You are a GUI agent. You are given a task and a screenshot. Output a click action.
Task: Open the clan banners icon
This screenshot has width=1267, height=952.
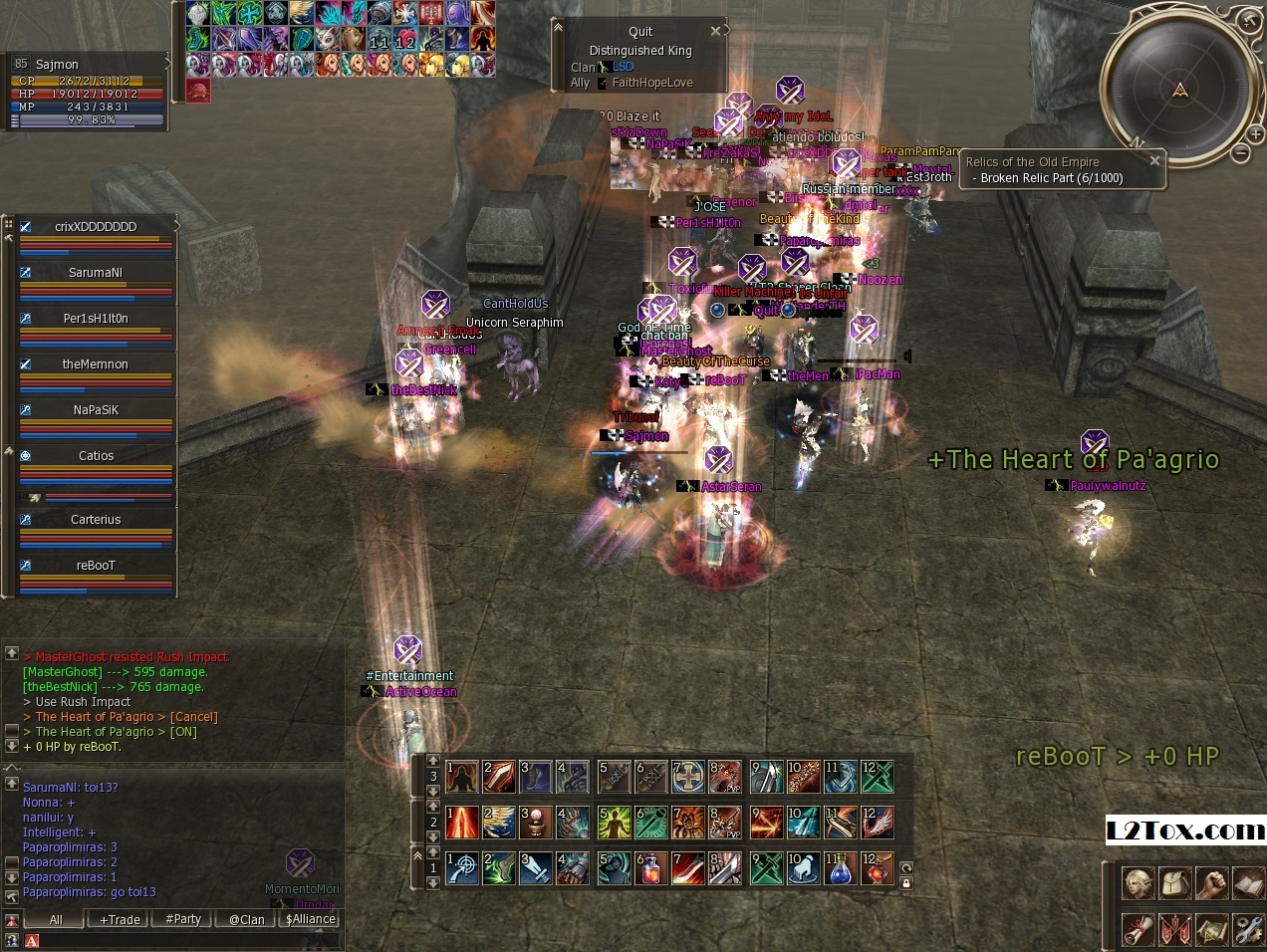pos(1175,929)
